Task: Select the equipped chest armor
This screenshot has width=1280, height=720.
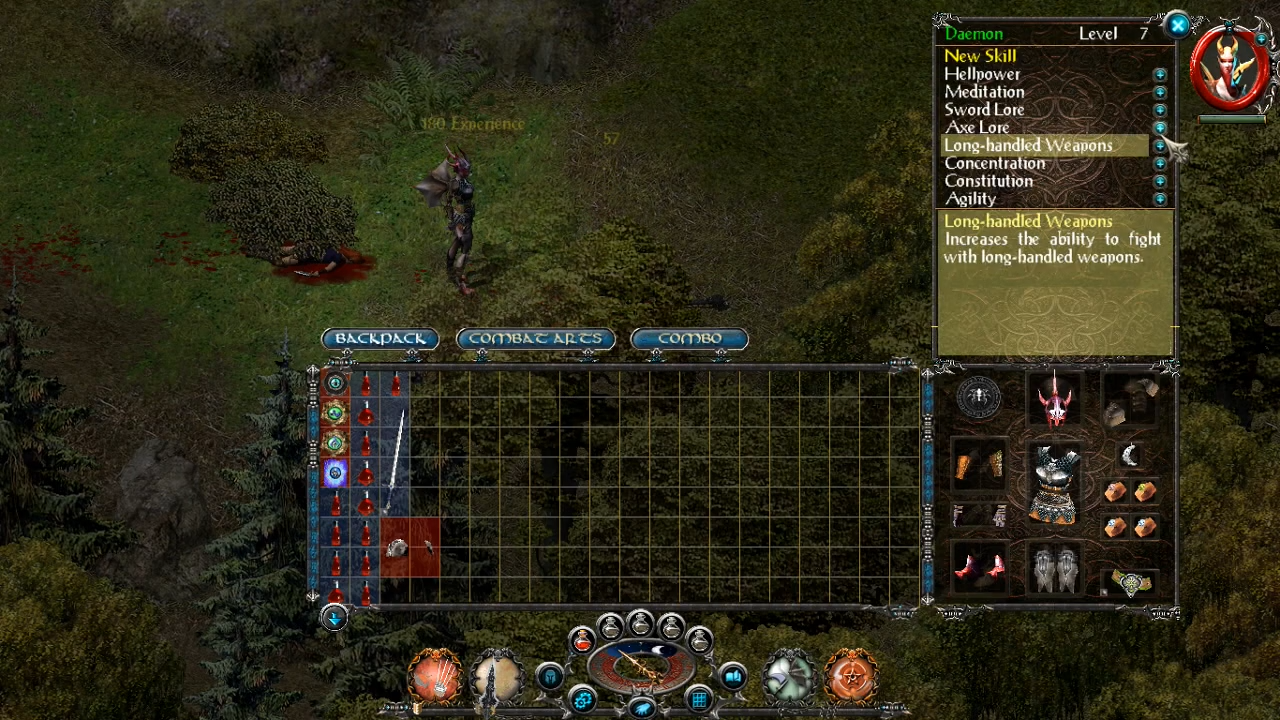Action: [1055, 483]
